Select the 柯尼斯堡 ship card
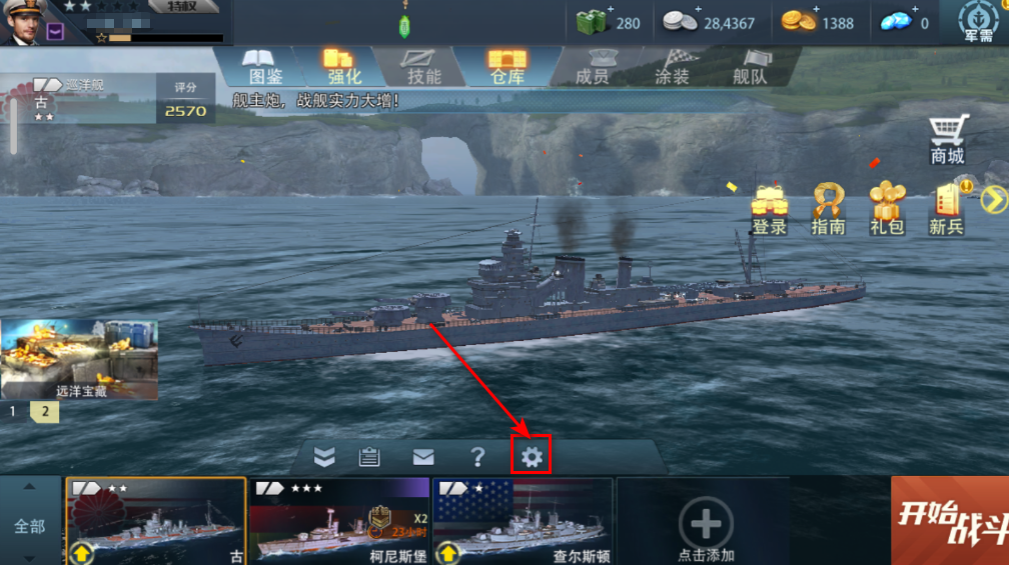This screenshot has width=1009, height=565. (x=340, y=521)
